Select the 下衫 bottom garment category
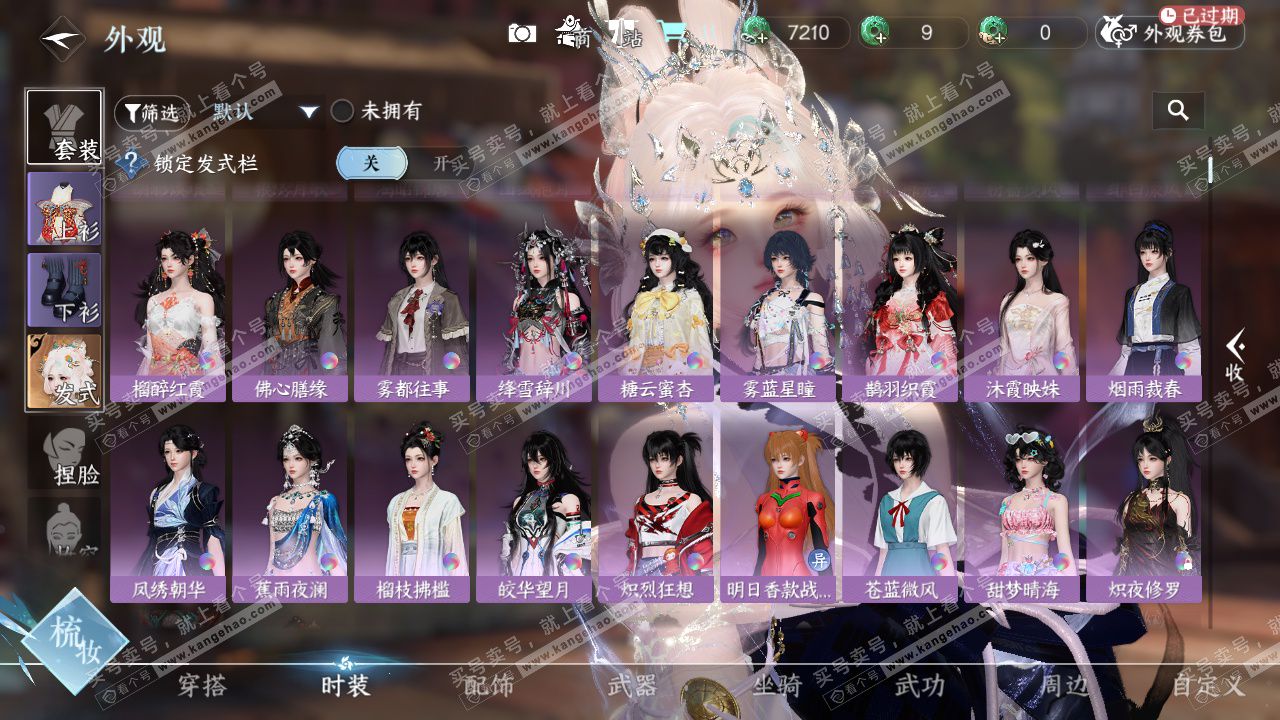 click(64, 290)
